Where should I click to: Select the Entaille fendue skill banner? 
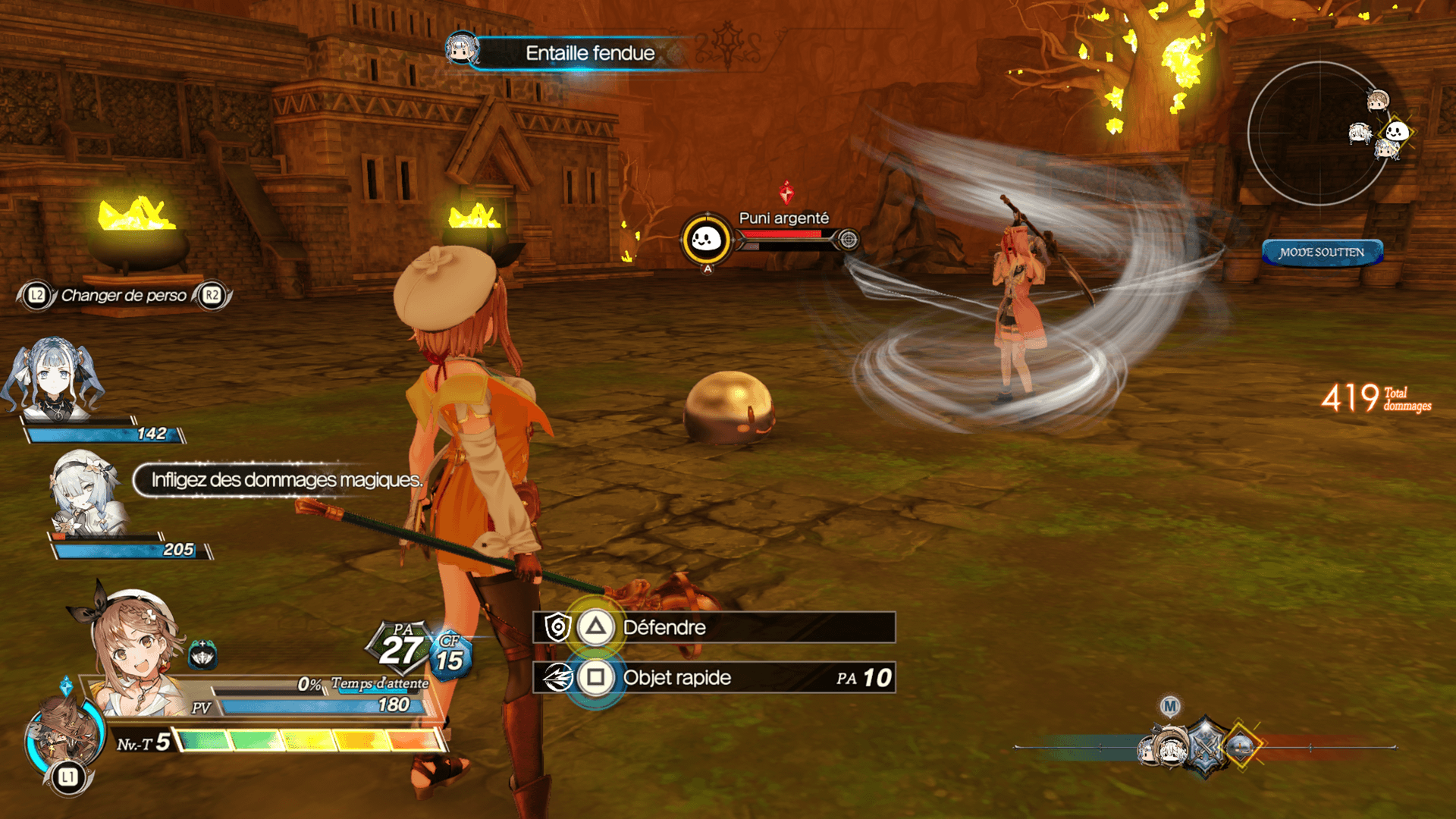pos(590,53)
